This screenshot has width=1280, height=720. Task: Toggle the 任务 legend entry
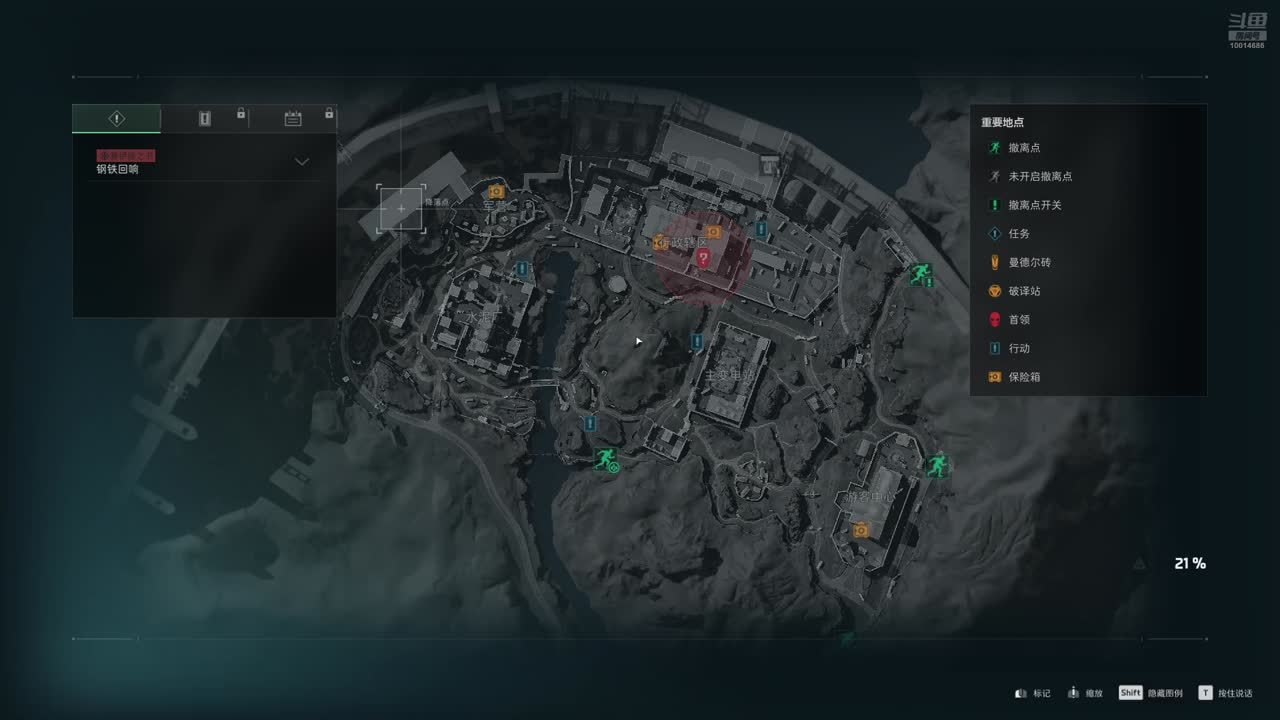(x=1019, y=234)
